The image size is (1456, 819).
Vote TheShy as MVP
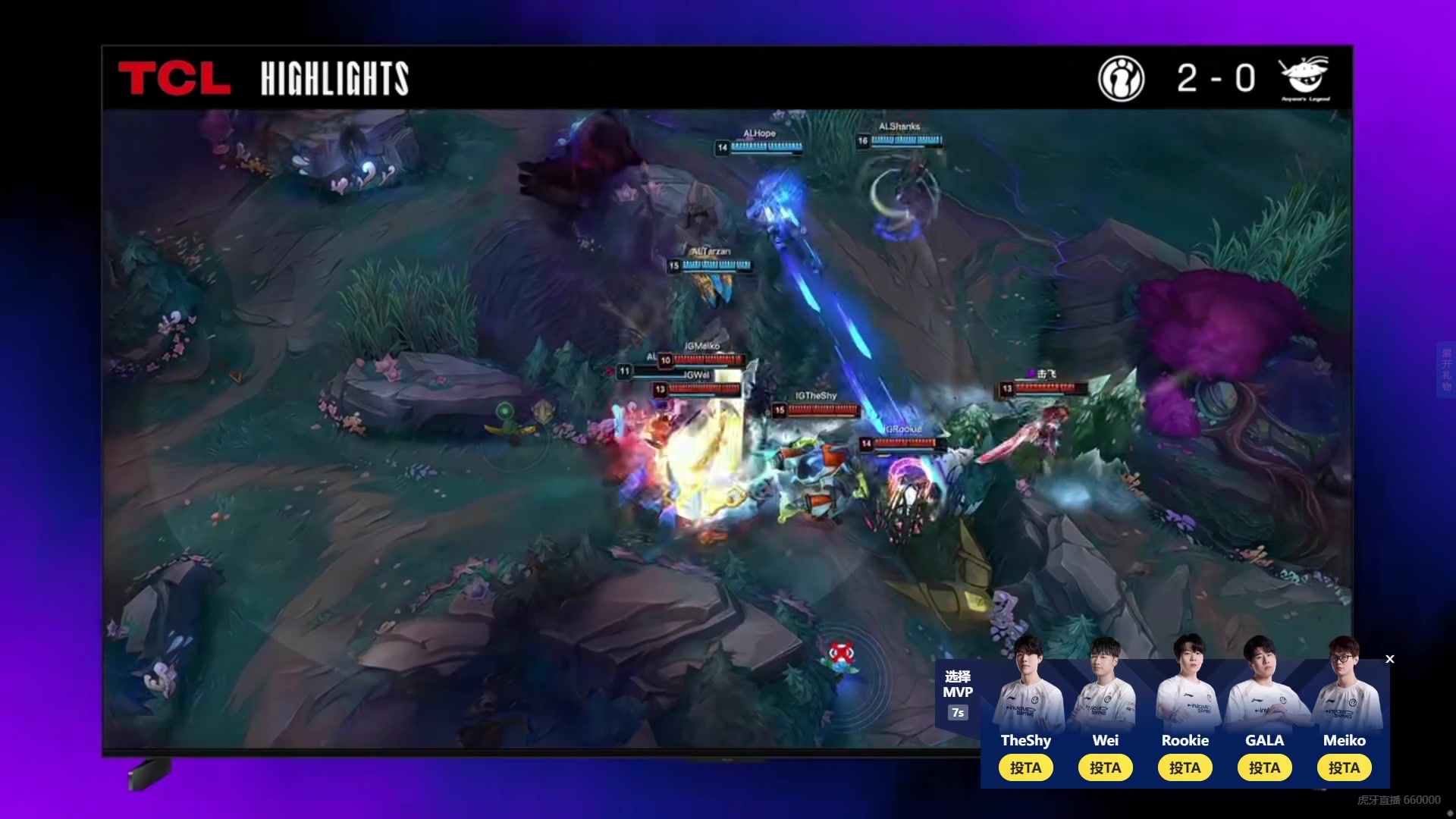pos(1025,767)
